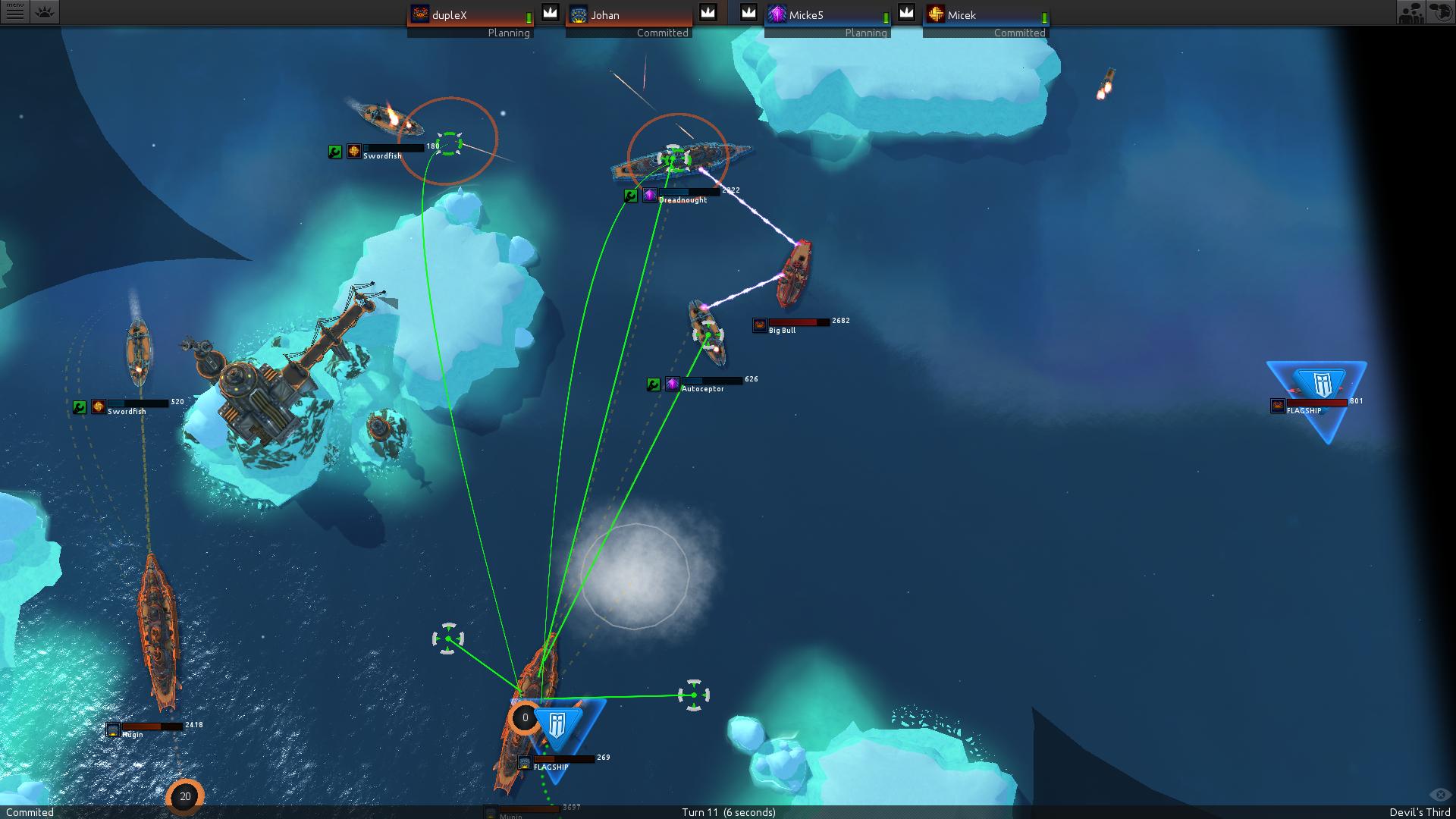Click the orange circle showing 0

524,717
